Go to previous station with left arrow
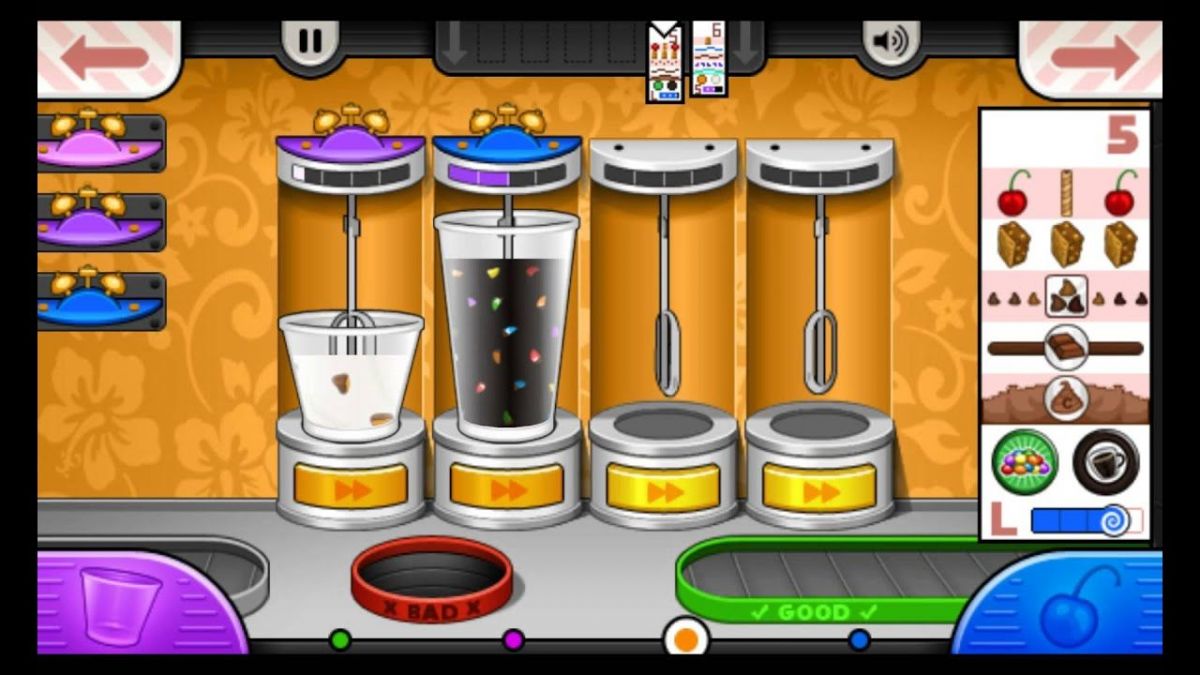The height and width of the screenshot is (675, 1200). tap(105, 57)
